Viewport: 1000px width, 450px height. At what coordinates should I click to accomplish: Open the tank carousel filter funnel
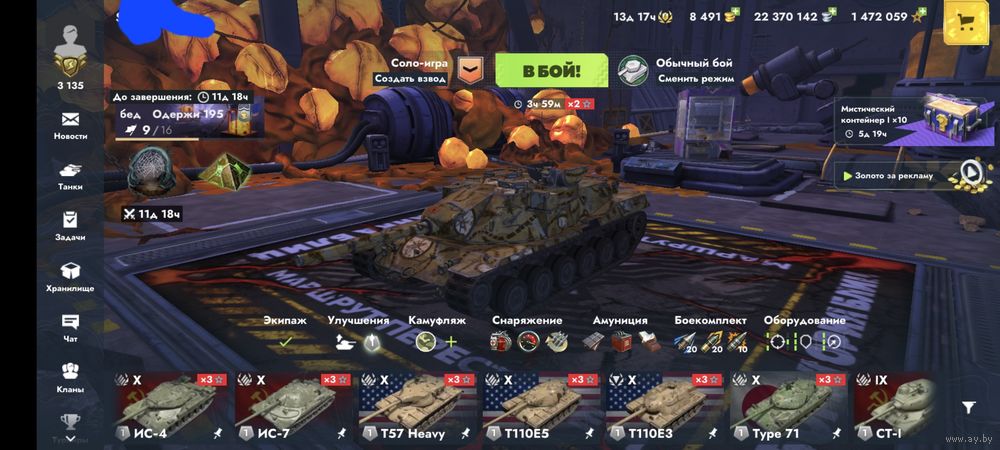pyautogui.click(x=969, y=407)
